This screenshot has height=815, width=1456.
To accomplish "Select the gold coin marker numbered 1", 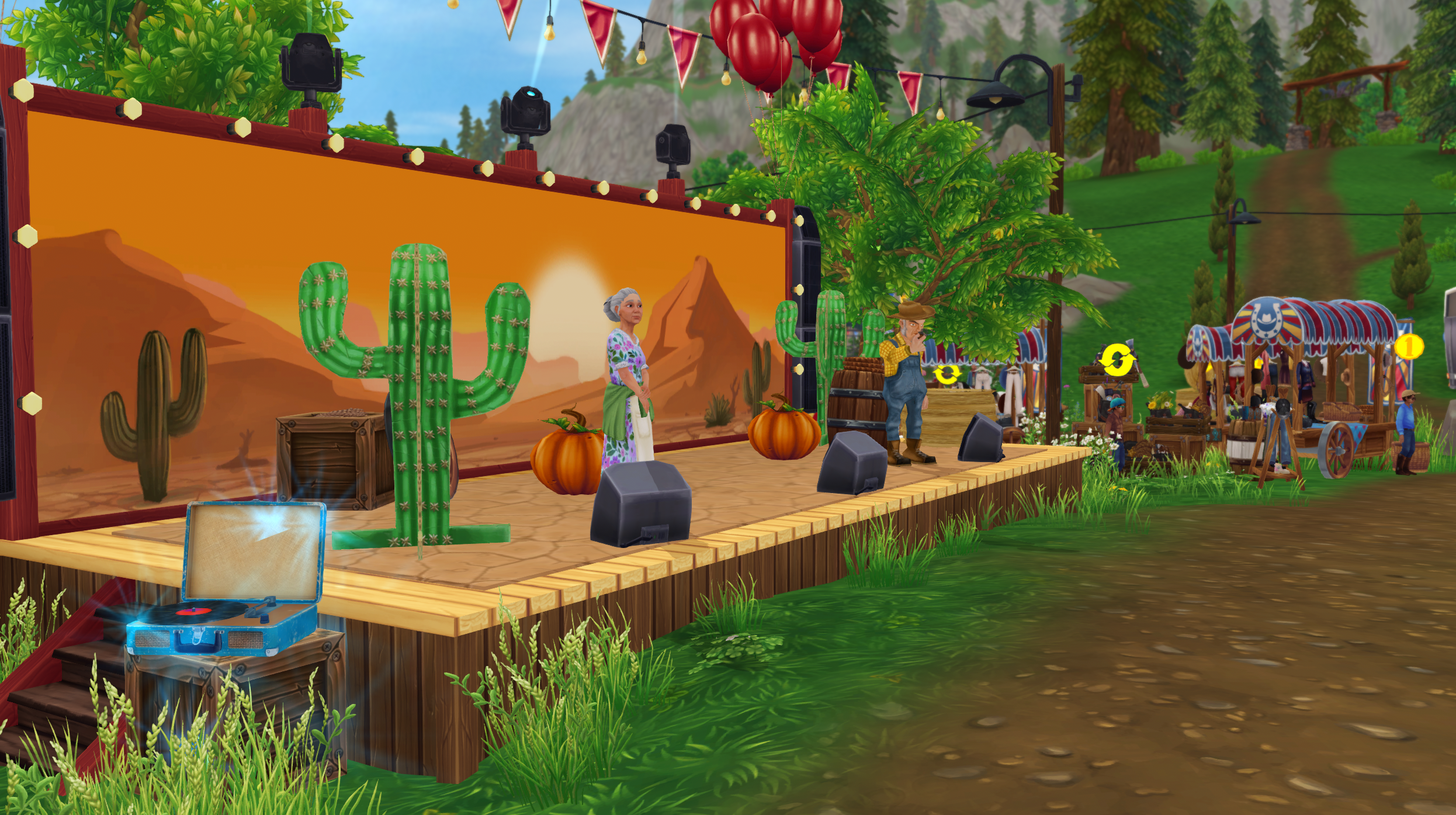I will pyautogui.click(x=1409, y=347).
